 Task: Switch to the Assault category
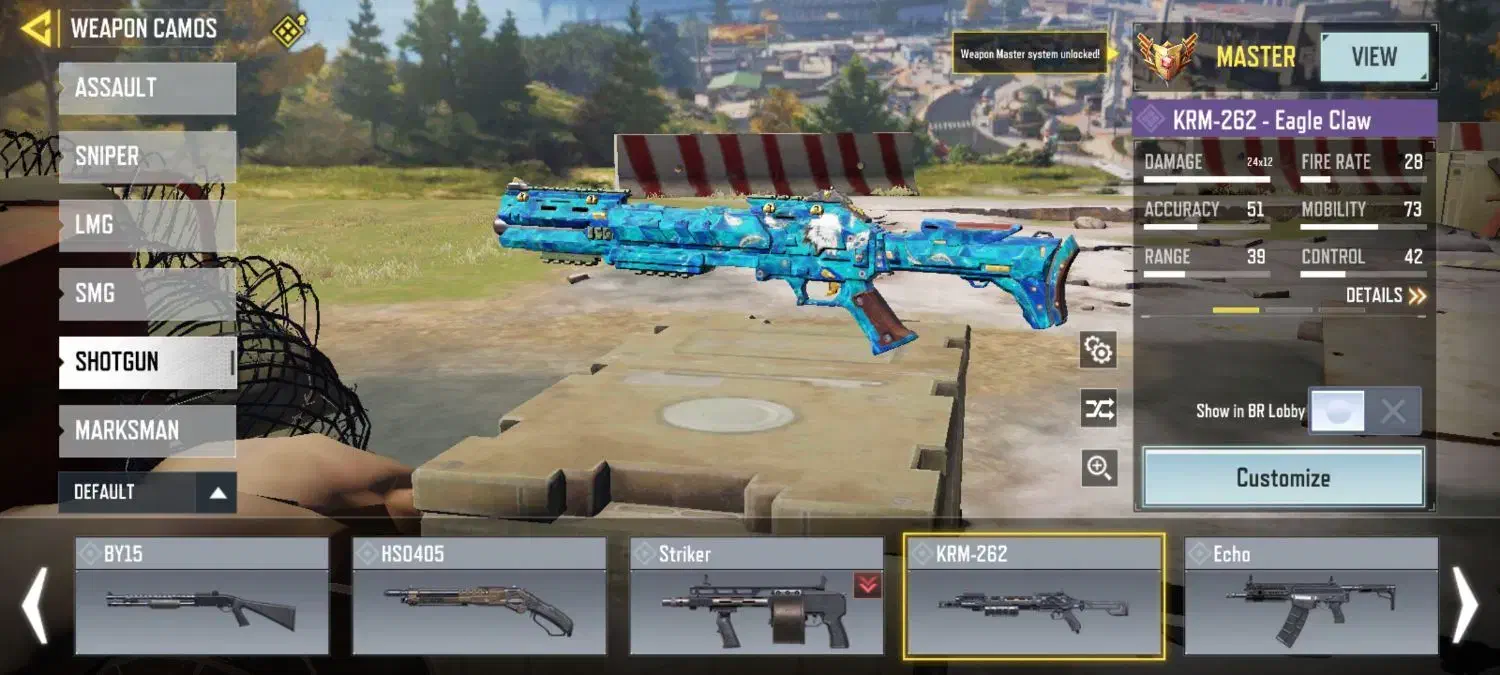pos(147,88)
